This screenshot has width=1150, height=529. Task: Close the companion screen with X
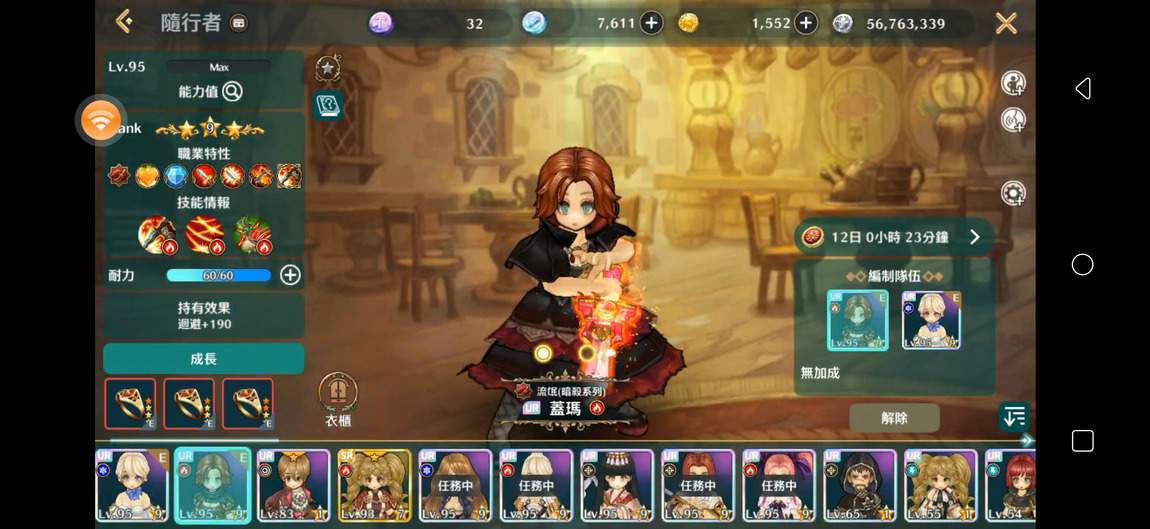point(1006,23)
